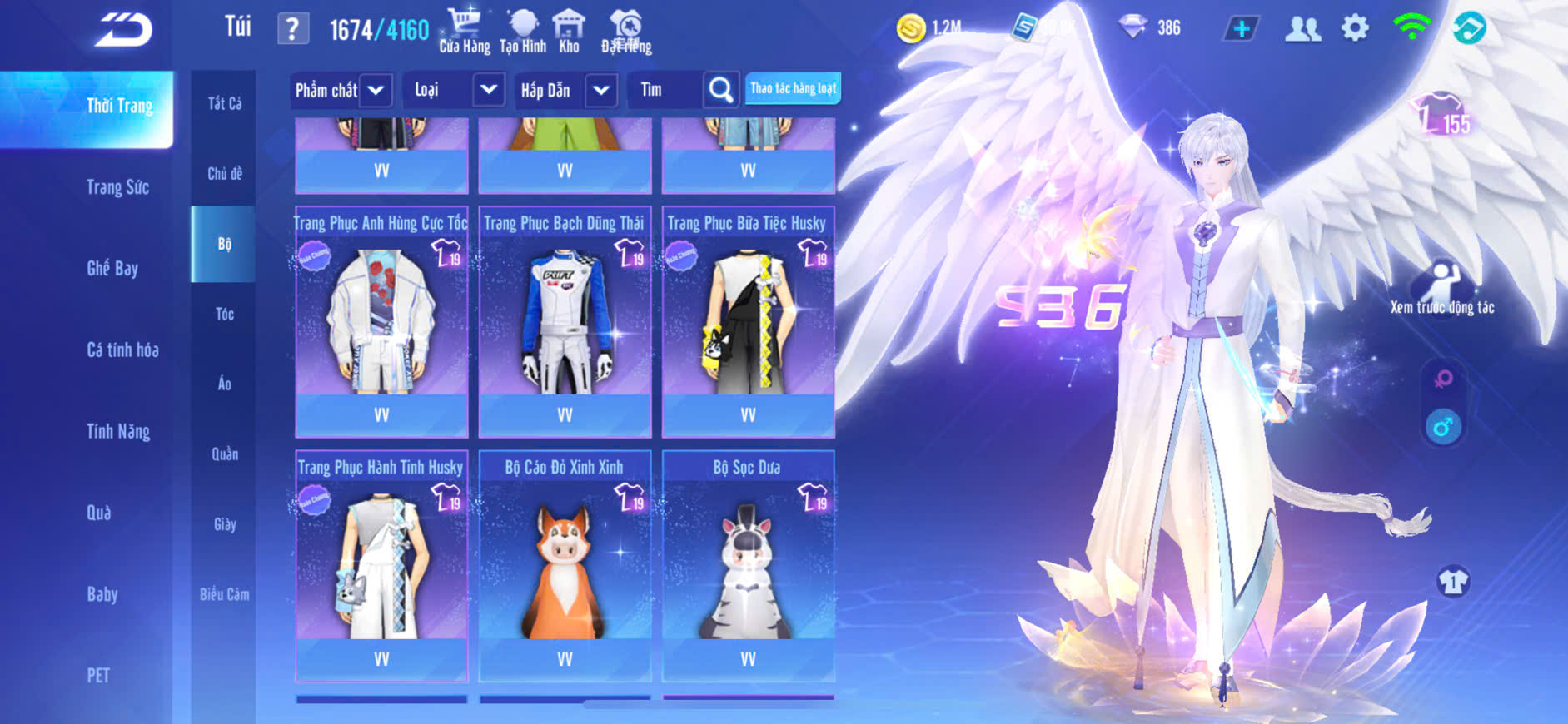The image size is (1568, 724).
Task: Select the Cá tính hóa tab
Action: (122, 350)
